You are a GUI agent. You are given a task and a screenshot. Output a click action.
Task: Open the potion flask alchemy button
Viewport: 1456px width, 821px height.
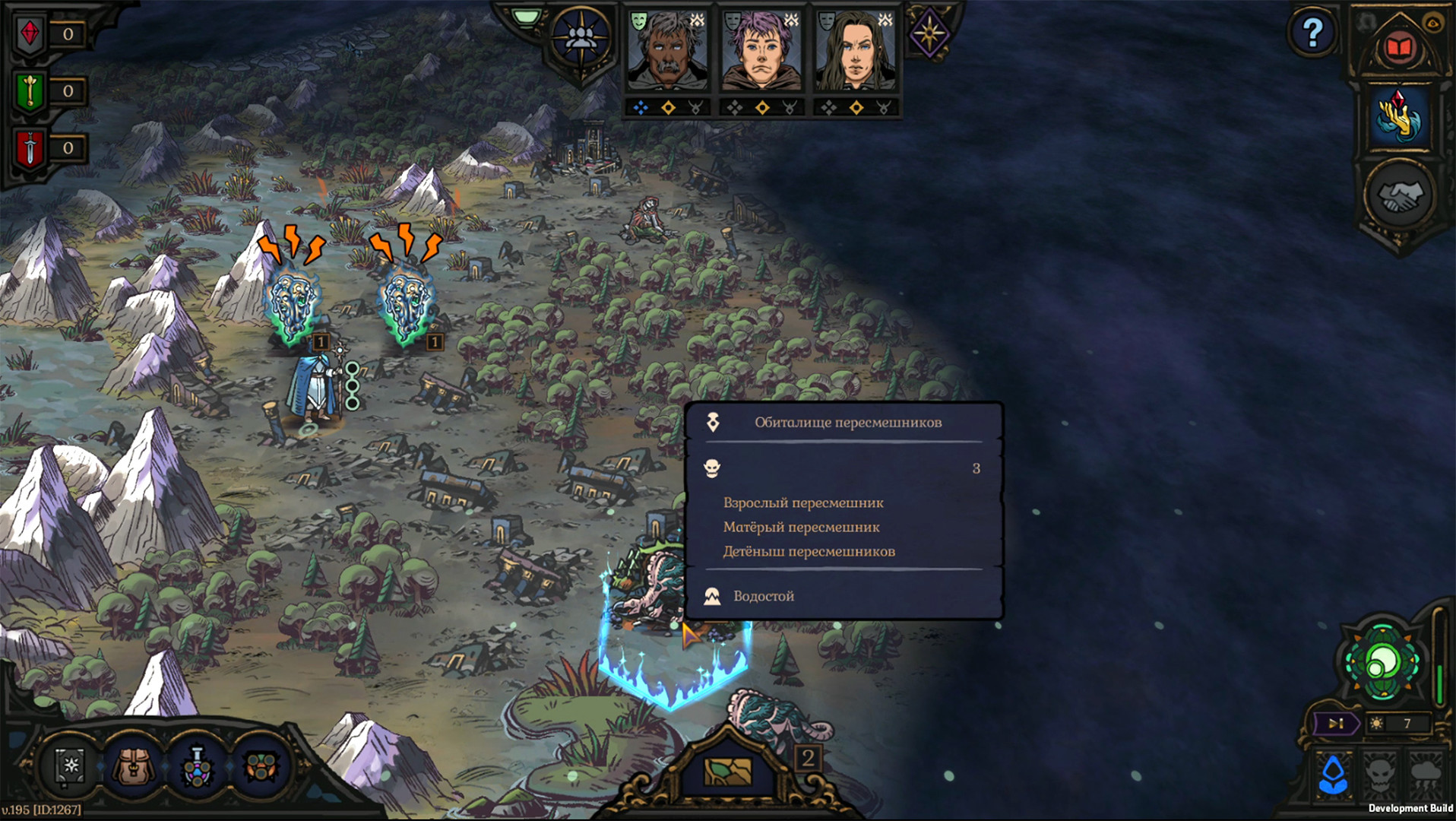click(x=198, y=766)
